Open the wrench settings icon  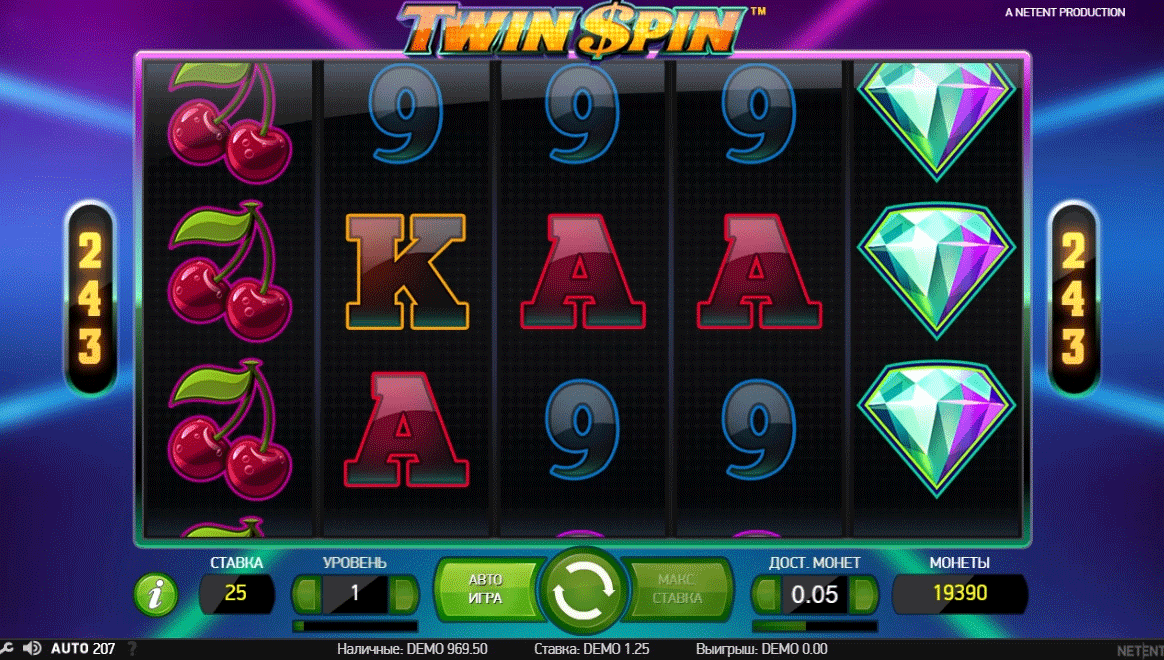point(6,649)
